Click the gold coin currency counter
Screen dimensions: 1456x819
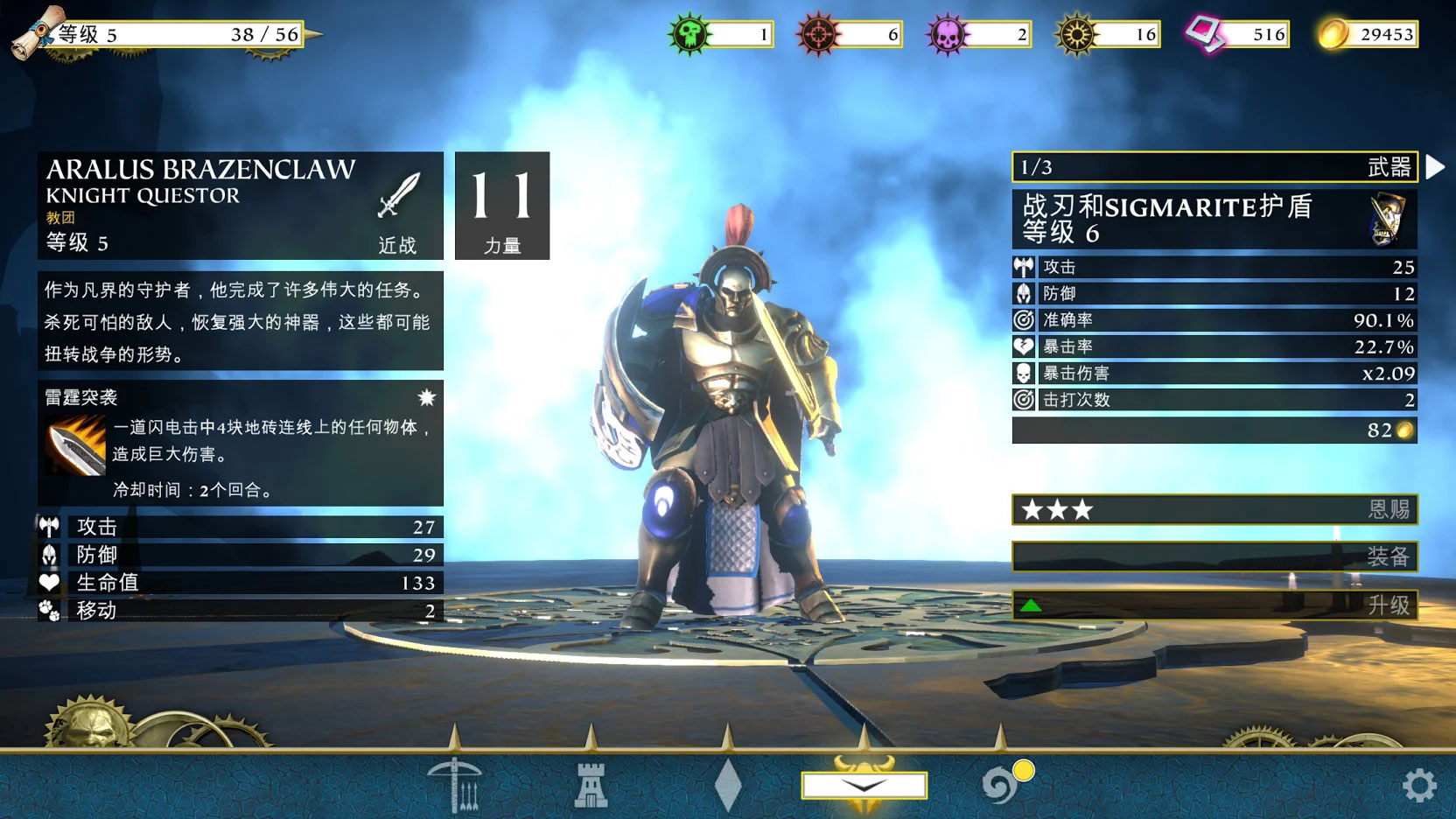click(x=1368, y=34)
